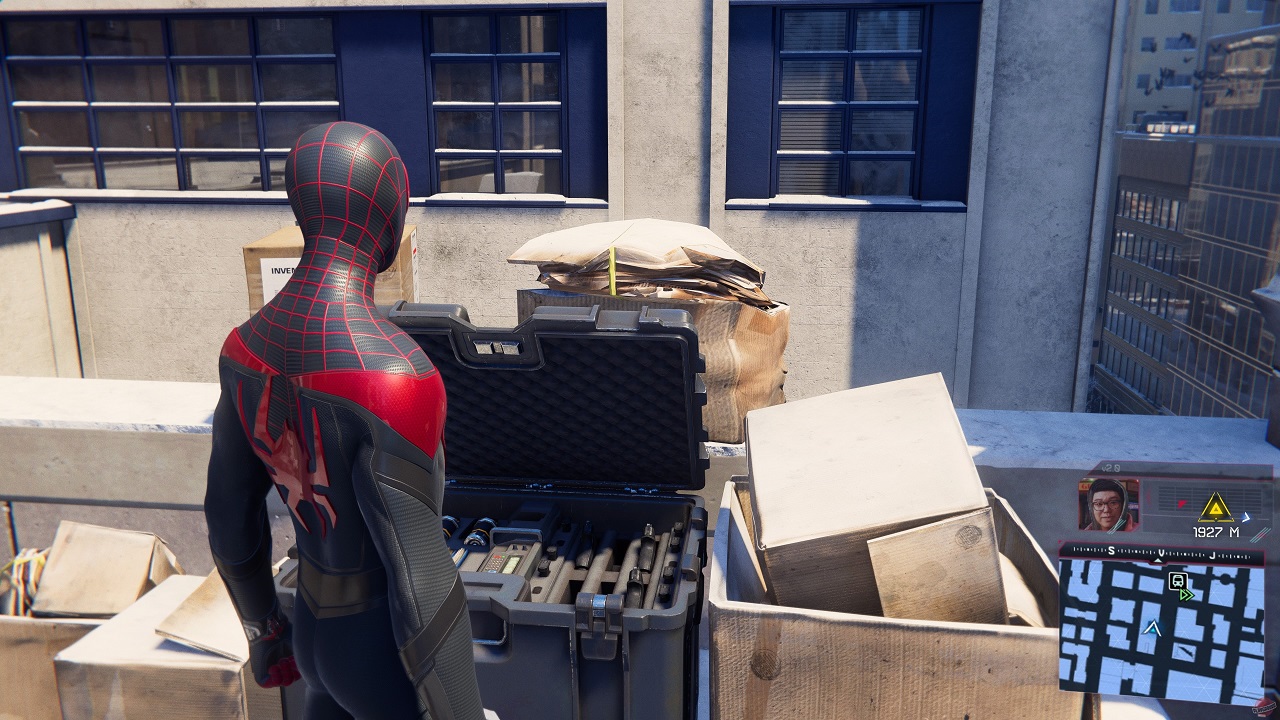Viewport: 1280px width, 720px height.
Task: Select the subway station marker on minimap
Action: (x=1176, y=580)
